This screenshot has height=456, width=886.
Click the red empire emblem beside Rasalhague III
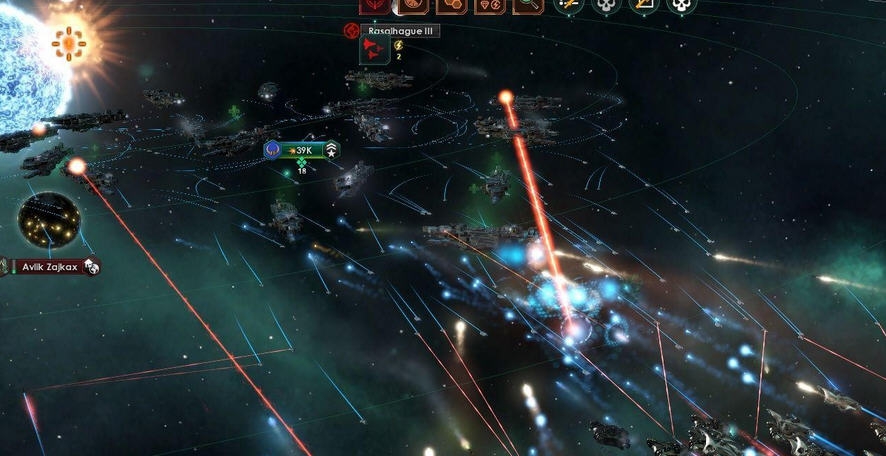[351, 31]
